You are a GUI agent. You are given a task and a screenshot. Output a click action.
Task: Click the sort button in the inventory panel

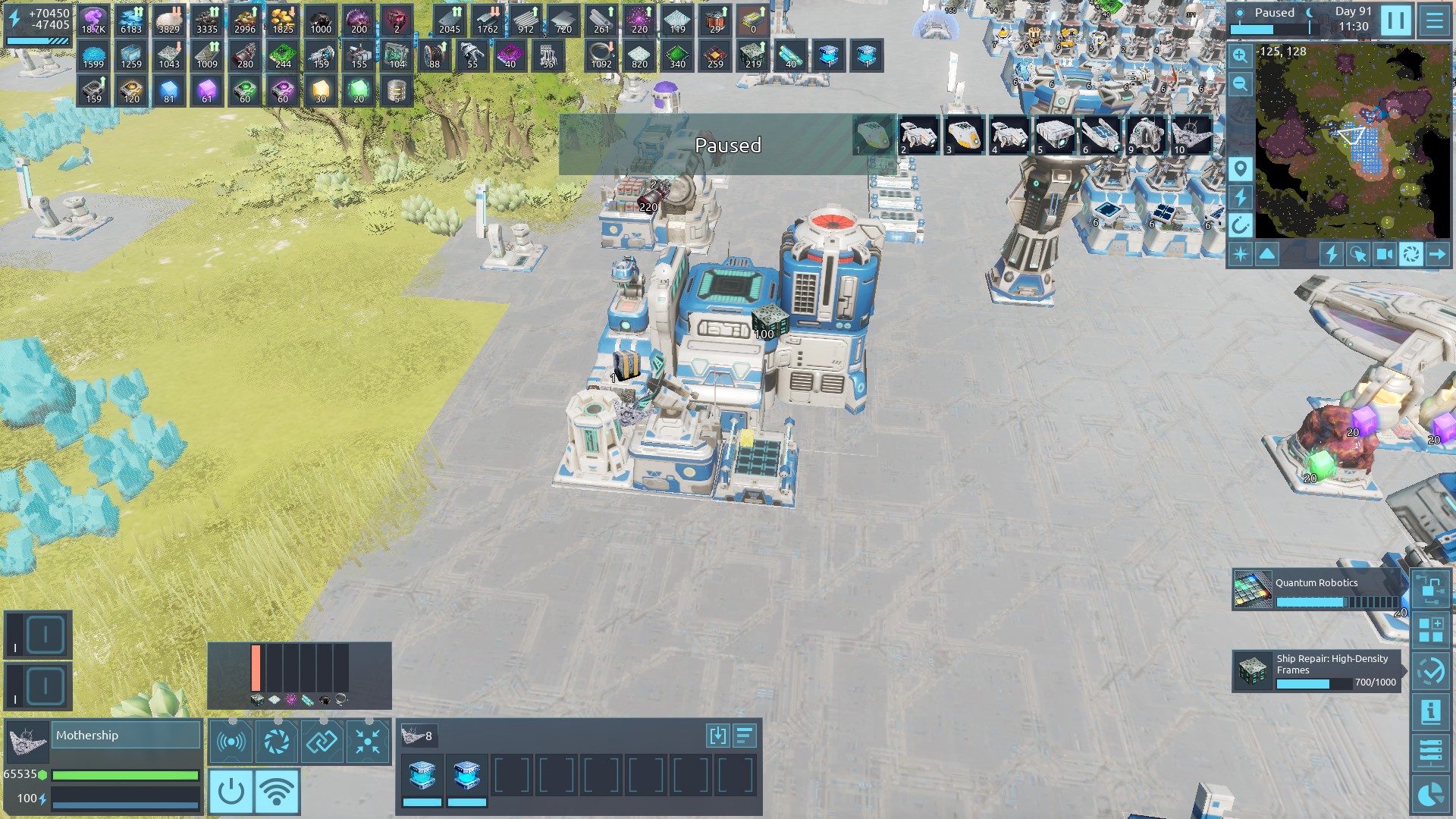[x=745, y=735]
